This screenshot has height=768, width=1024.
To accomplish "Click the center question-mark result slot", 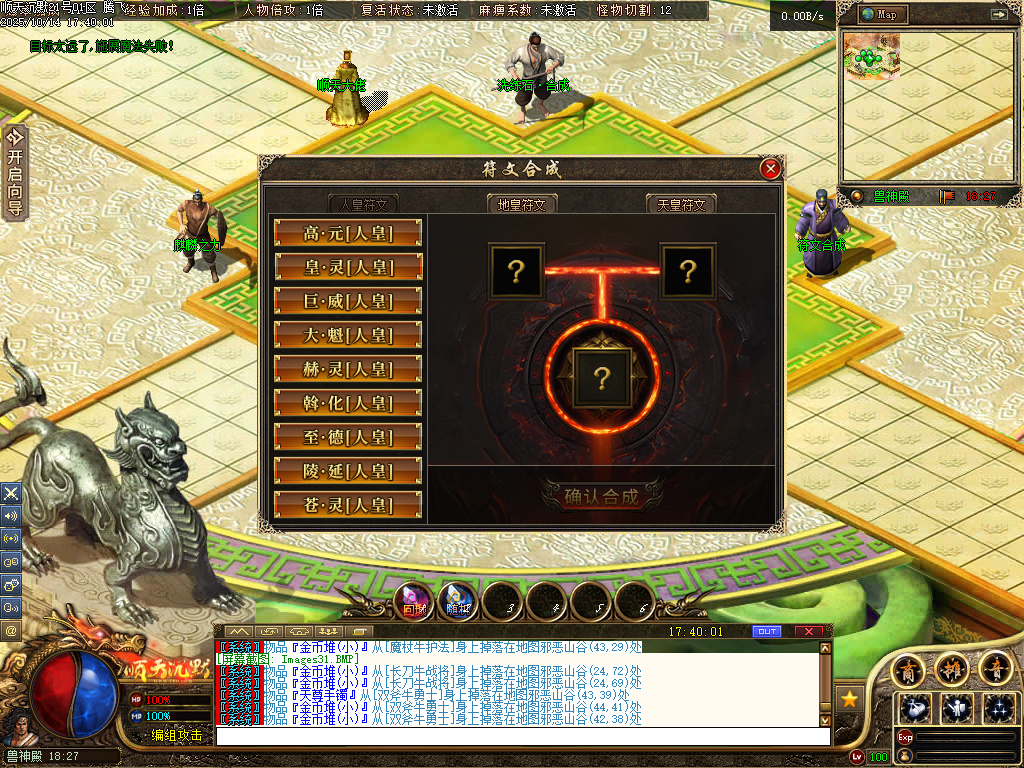I will pyautogui.click(x=601, y=377).
